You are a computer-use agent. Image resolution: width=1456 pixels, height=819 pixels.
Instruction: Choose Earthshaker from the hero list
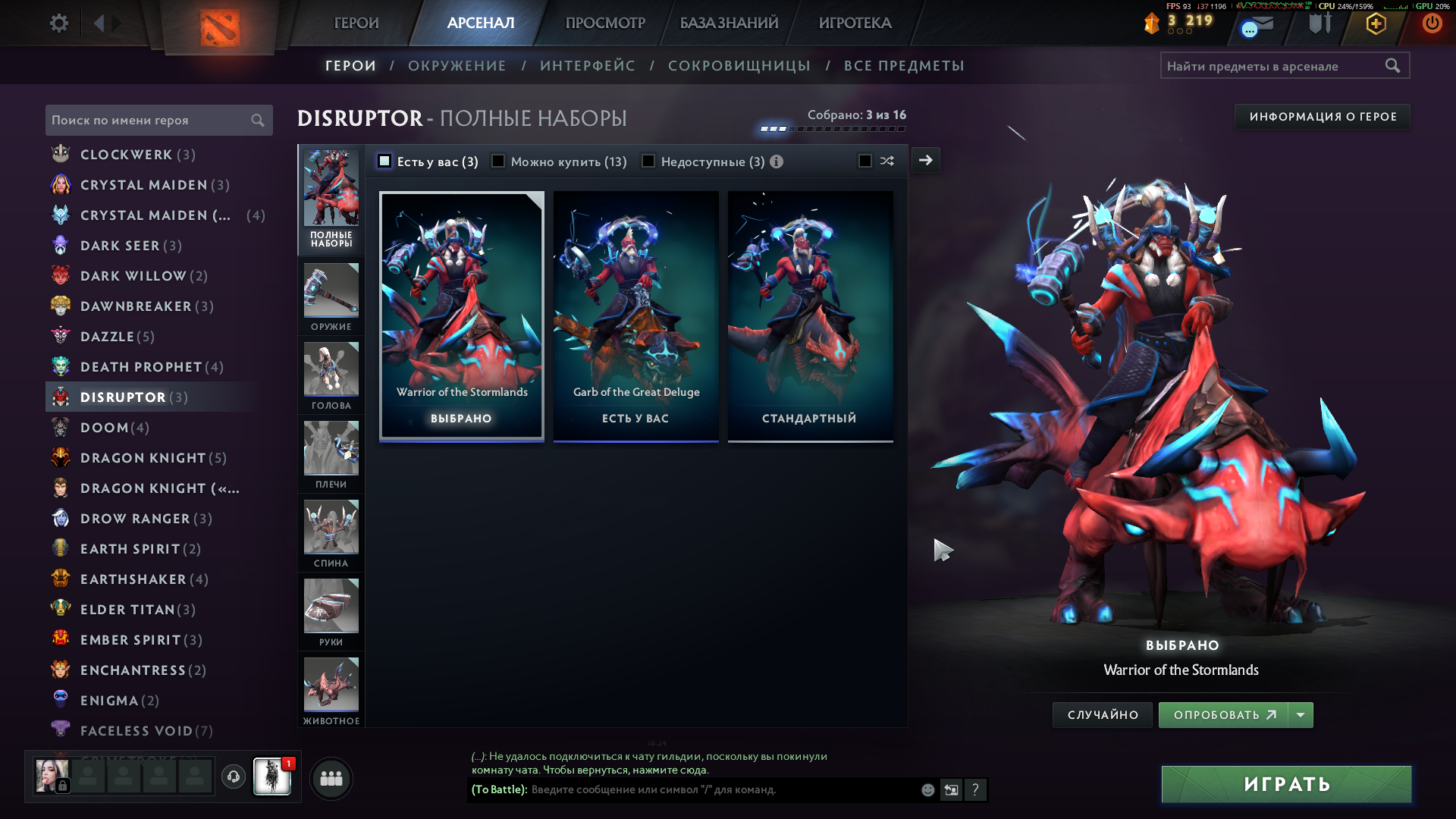(133, 579)
